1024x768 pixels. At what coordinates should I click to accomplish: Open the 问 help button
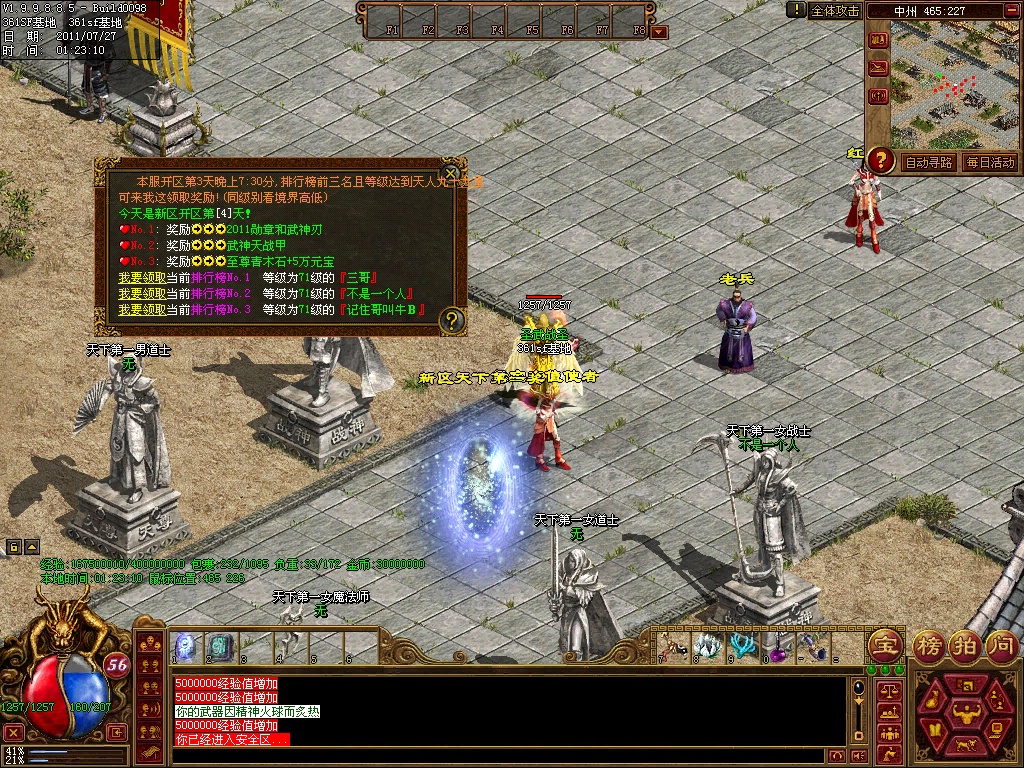1000,645
